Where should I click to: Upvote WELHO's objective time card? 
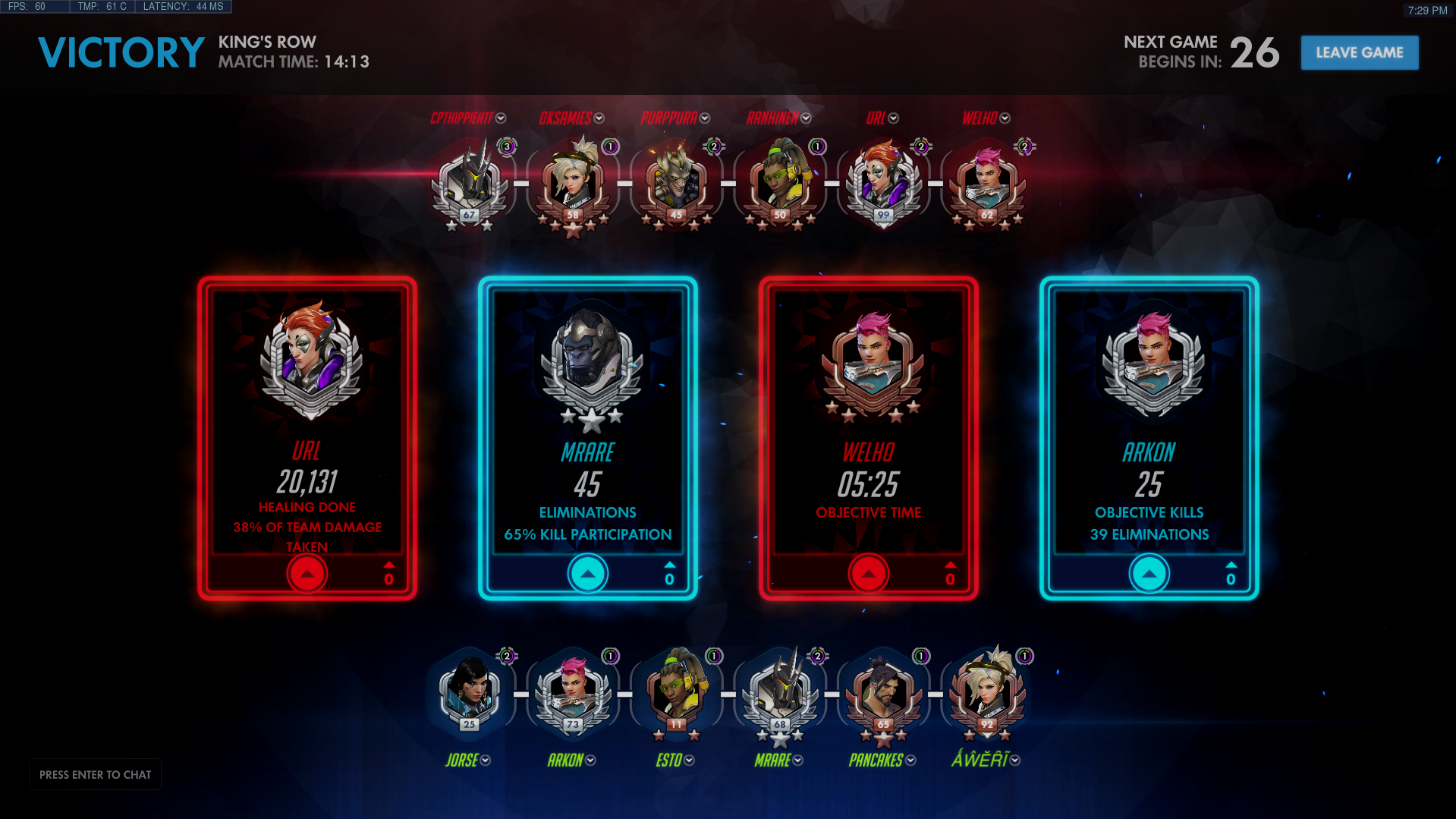[x=869, y=574]
